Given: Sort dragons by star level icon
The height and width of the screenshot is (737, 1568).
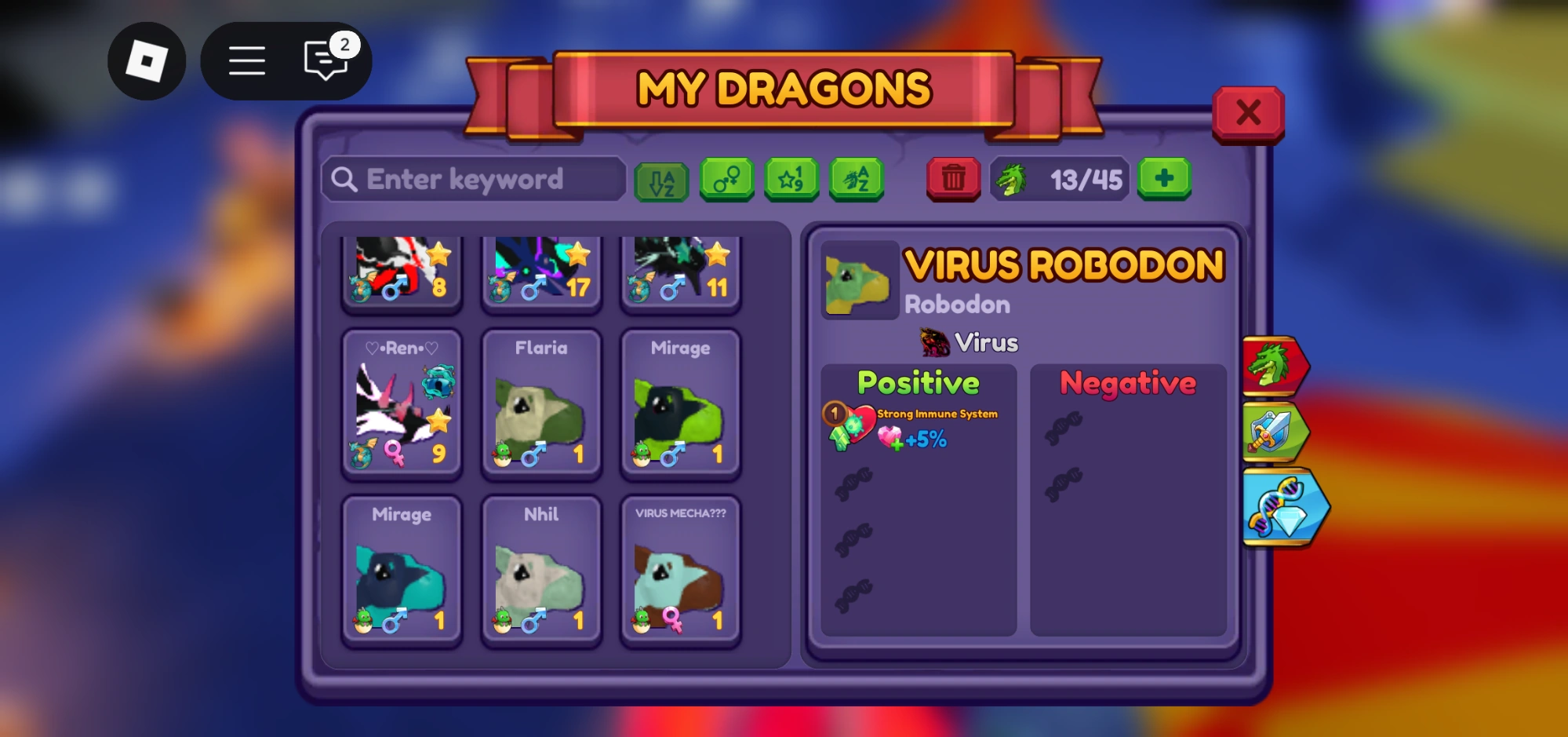Looking at the screenshot, I should 791,179.
